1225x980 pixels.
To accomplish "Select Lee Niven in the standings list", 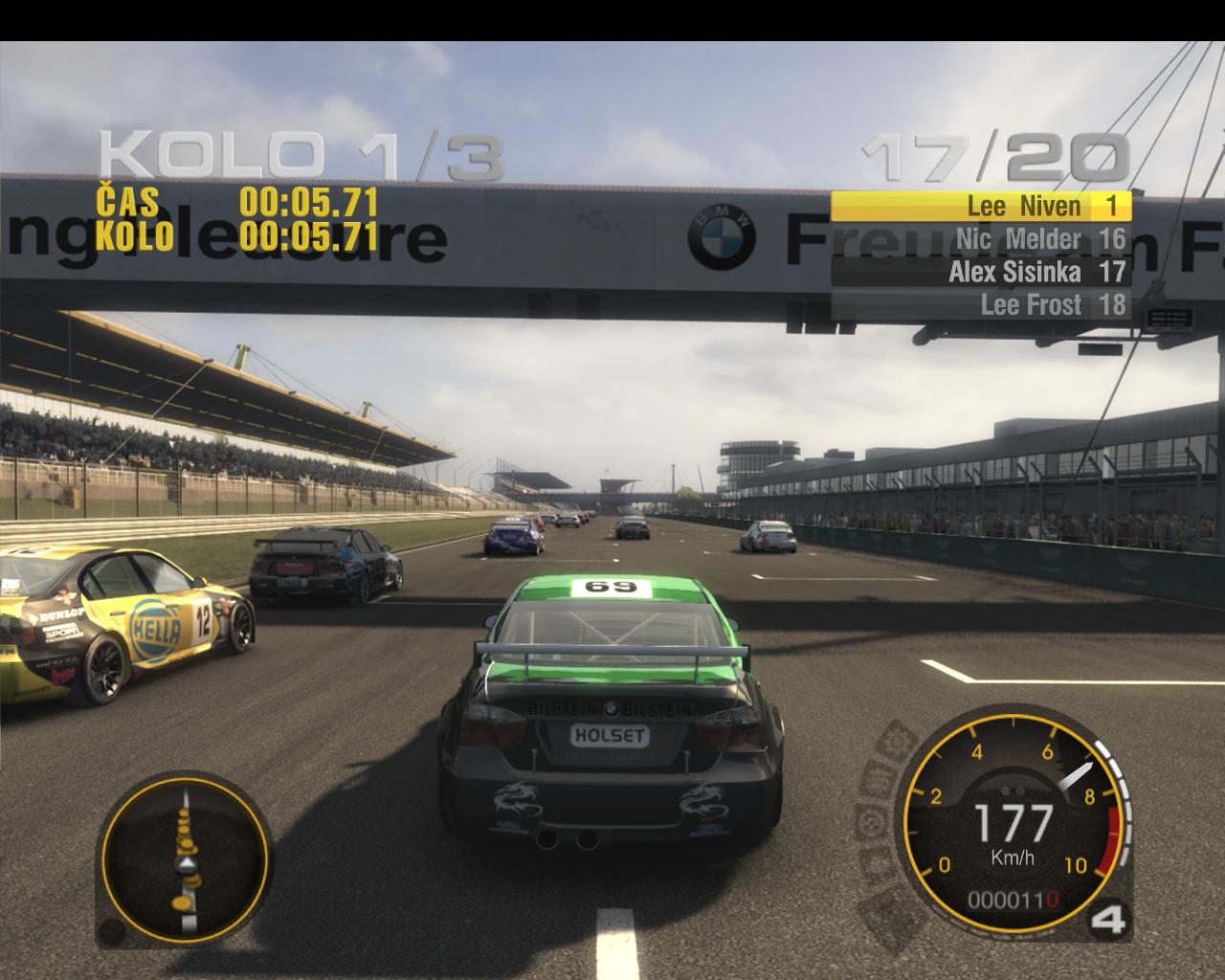I will click(x=981, y=206).
